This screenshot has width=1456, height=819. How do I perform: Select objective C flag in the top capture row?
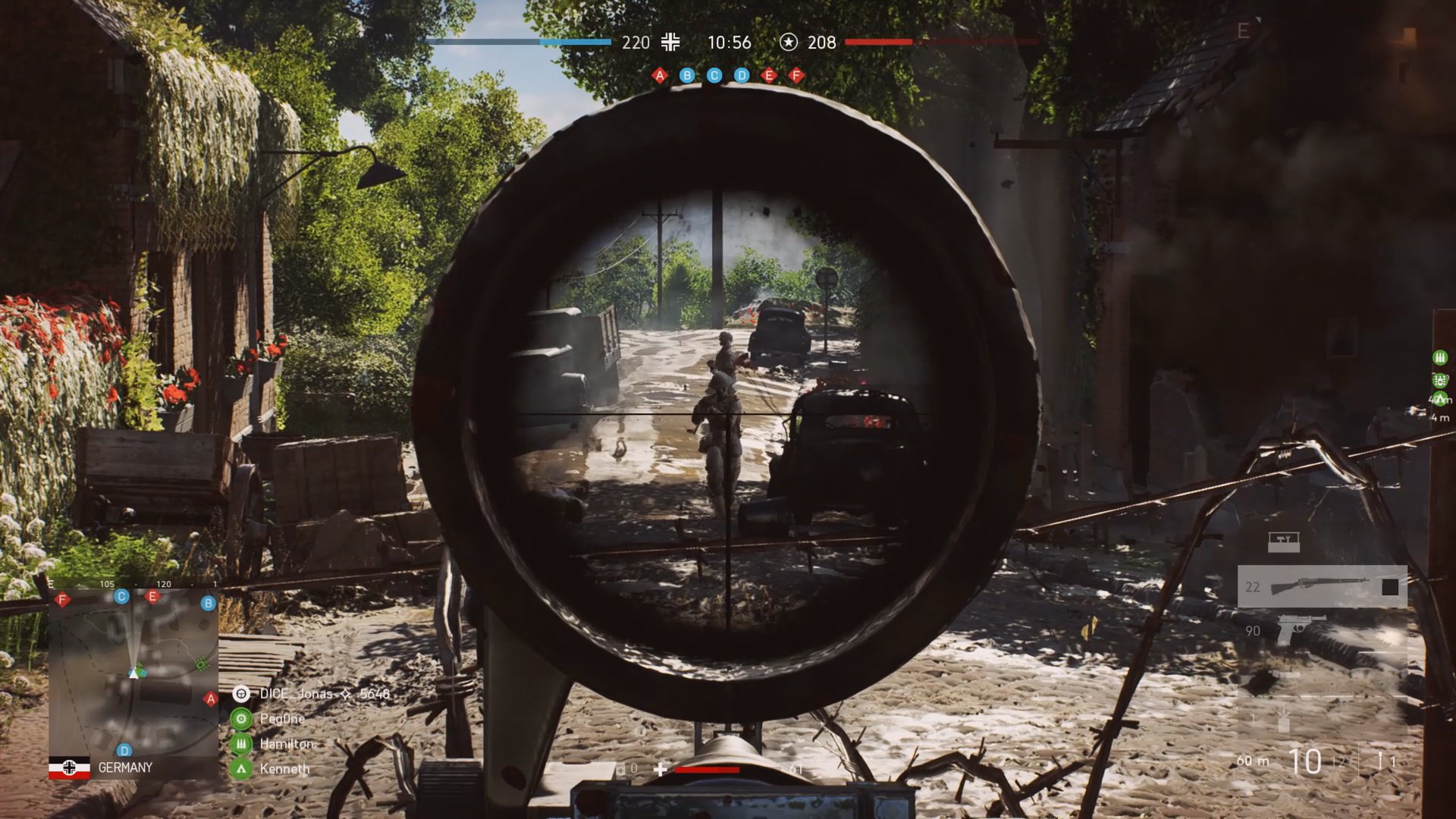(714, 75)
